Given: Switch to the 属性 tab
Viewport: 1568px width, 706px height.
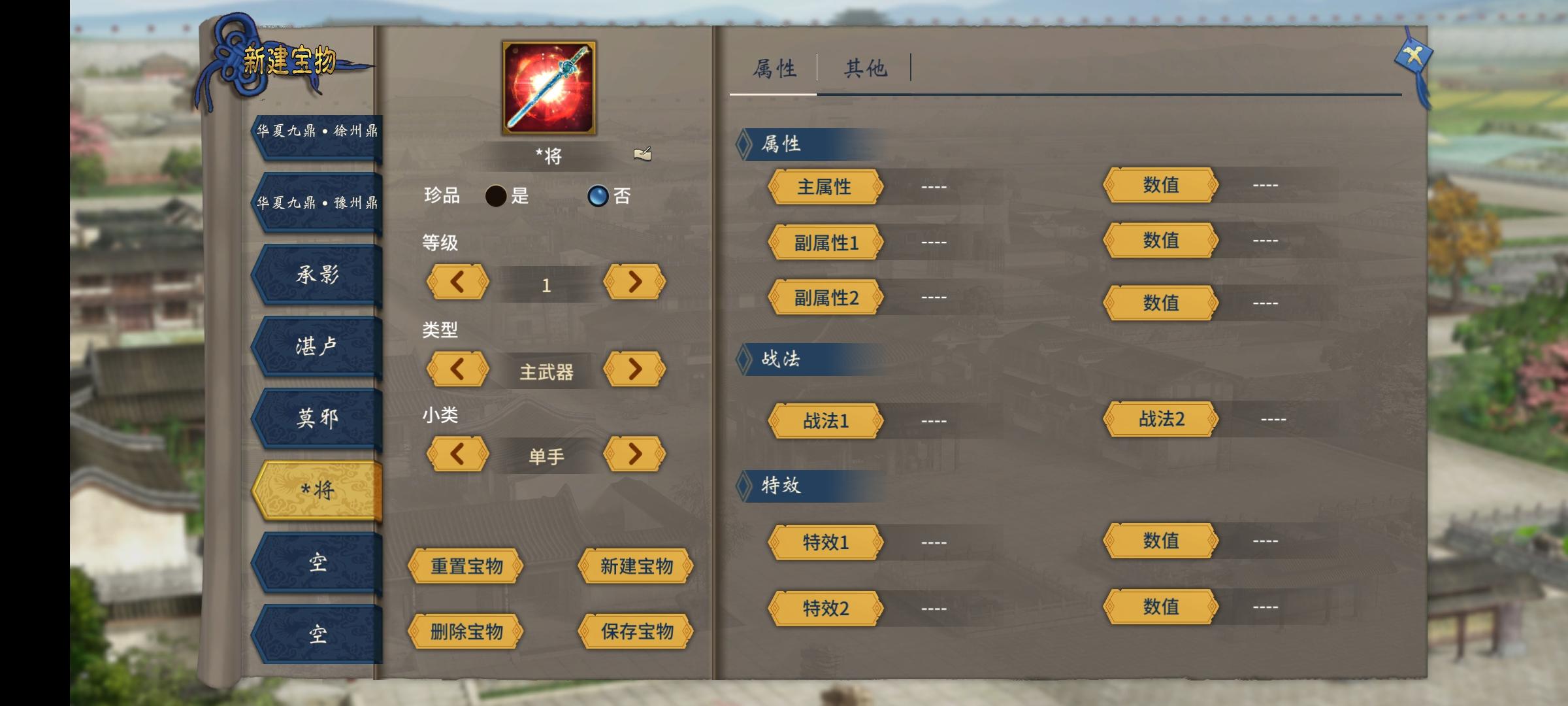Looking at the screenshot, I should pyautogui.click(x=774, y=67).
